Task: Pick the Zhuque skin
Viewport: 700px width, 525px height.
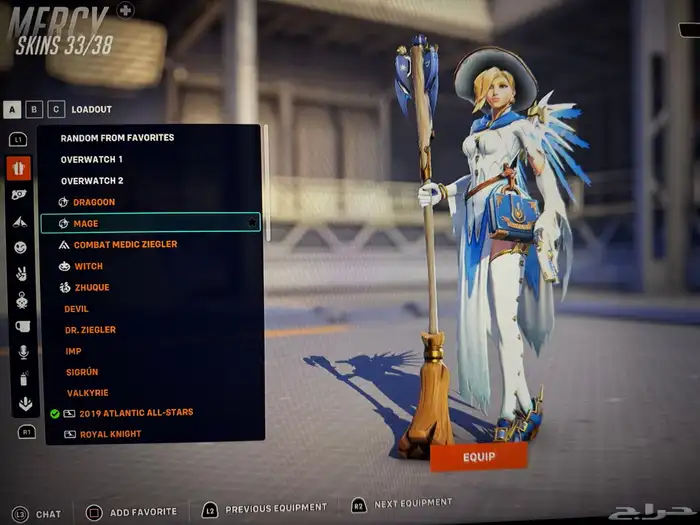Action: [91, 288]
